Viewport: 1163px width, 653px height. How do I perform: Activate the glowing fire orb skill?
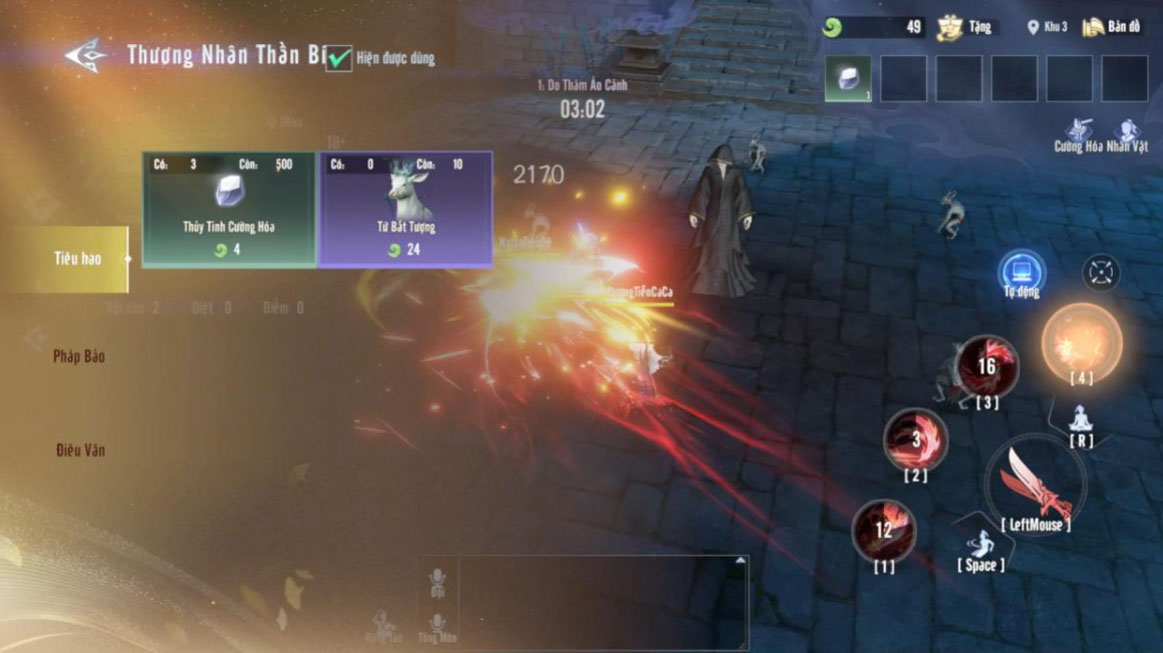[x=1081, y=342]
